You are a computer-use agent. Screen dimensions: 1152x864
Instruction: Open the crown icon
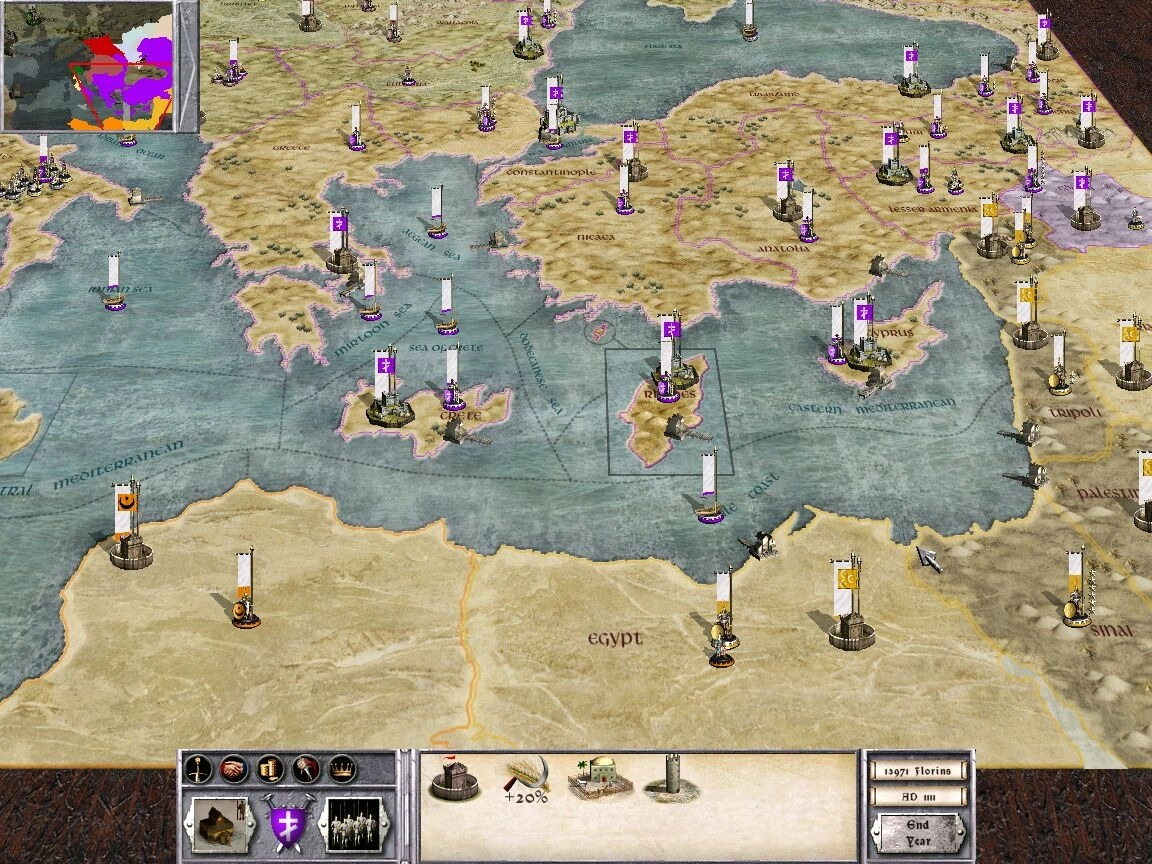tap(342, 768)
